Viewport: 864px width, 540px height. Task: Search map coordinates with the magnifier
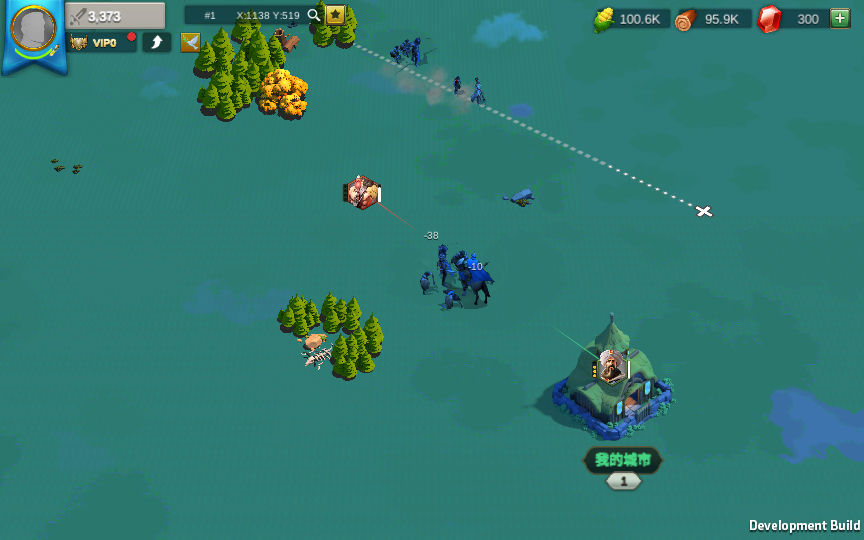click(314, 15)
